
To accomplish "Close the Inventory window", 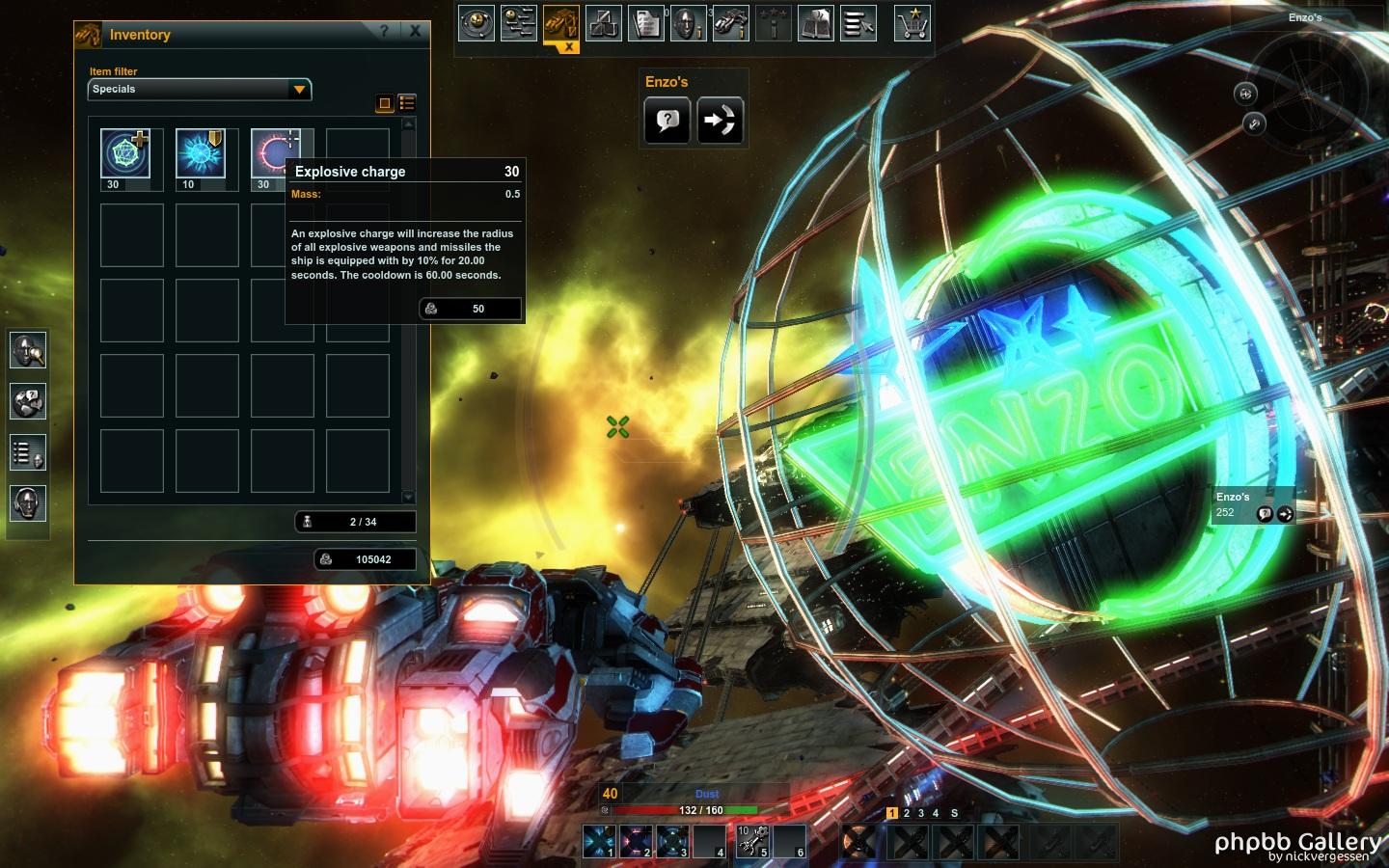I will point(415,32).
